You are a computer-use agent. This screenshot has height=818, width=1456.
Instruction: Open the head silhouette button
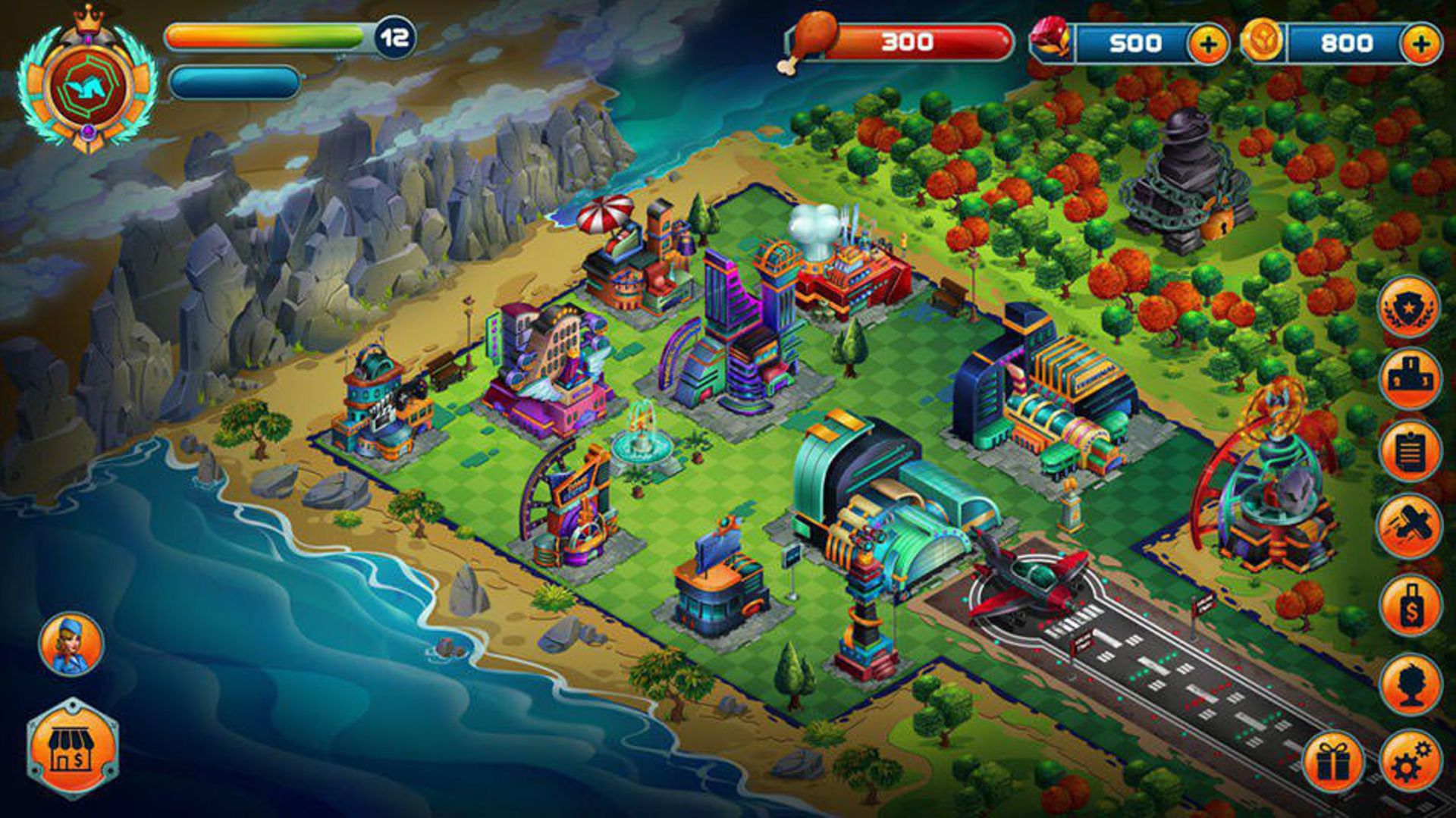tap(1409, 684)
